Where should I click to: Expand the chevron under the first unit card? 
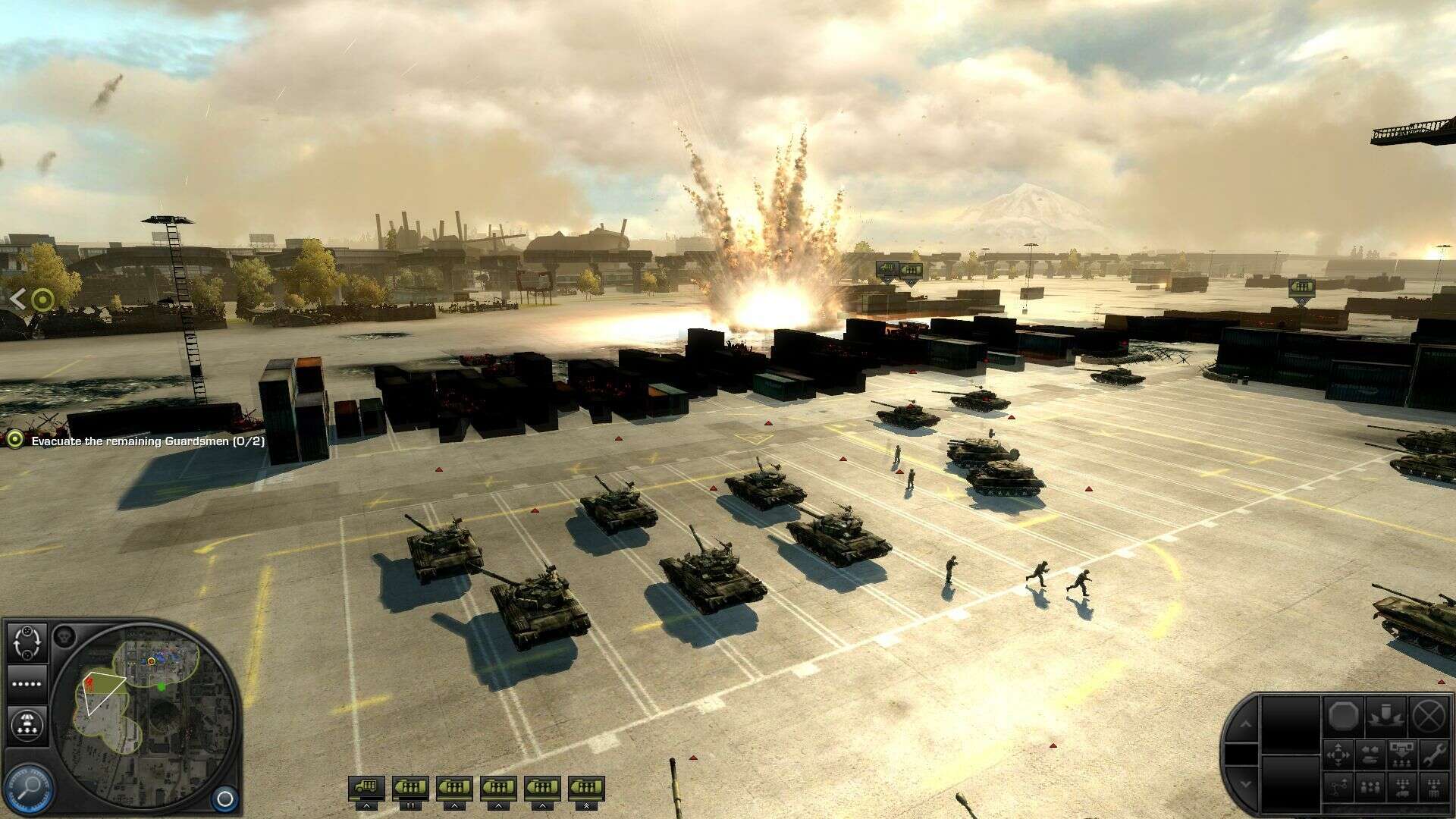click(367, 806)
